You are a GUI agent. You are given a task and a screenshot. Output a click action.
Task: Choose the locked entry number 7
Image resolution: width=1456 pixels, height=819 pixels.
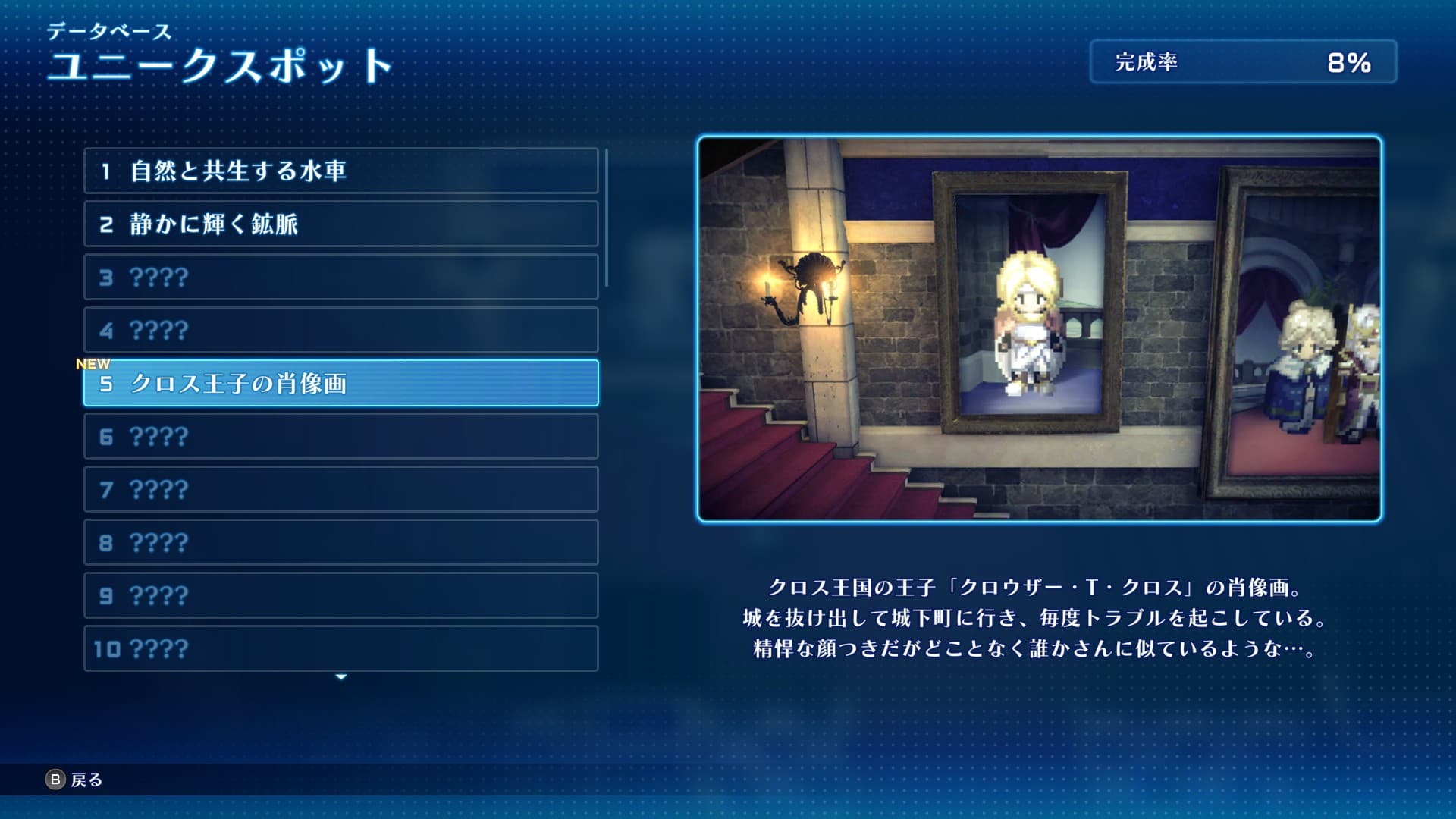click(x=340, y=489)
